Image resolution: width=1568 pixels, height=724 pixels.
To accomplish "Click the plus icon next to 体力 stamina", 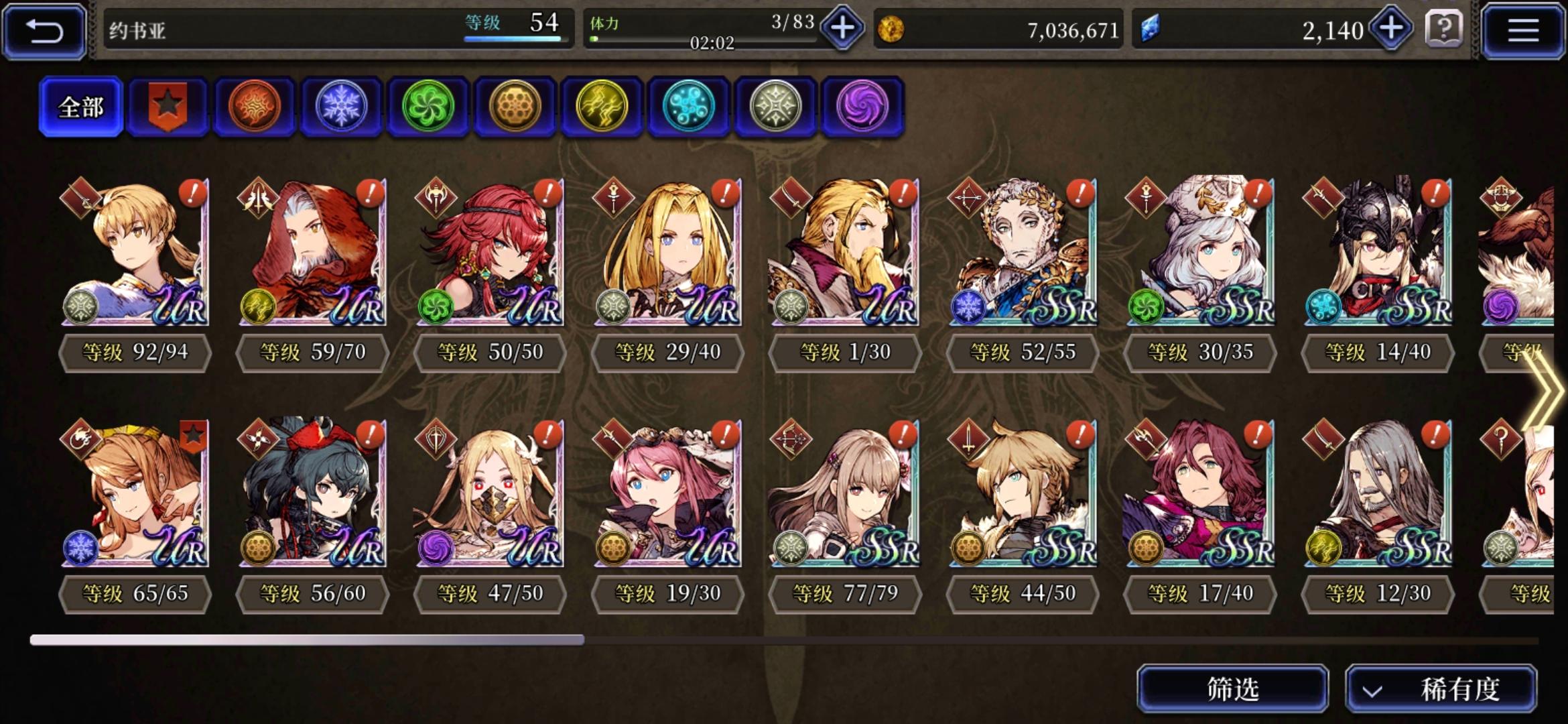I will coord(842,29).
